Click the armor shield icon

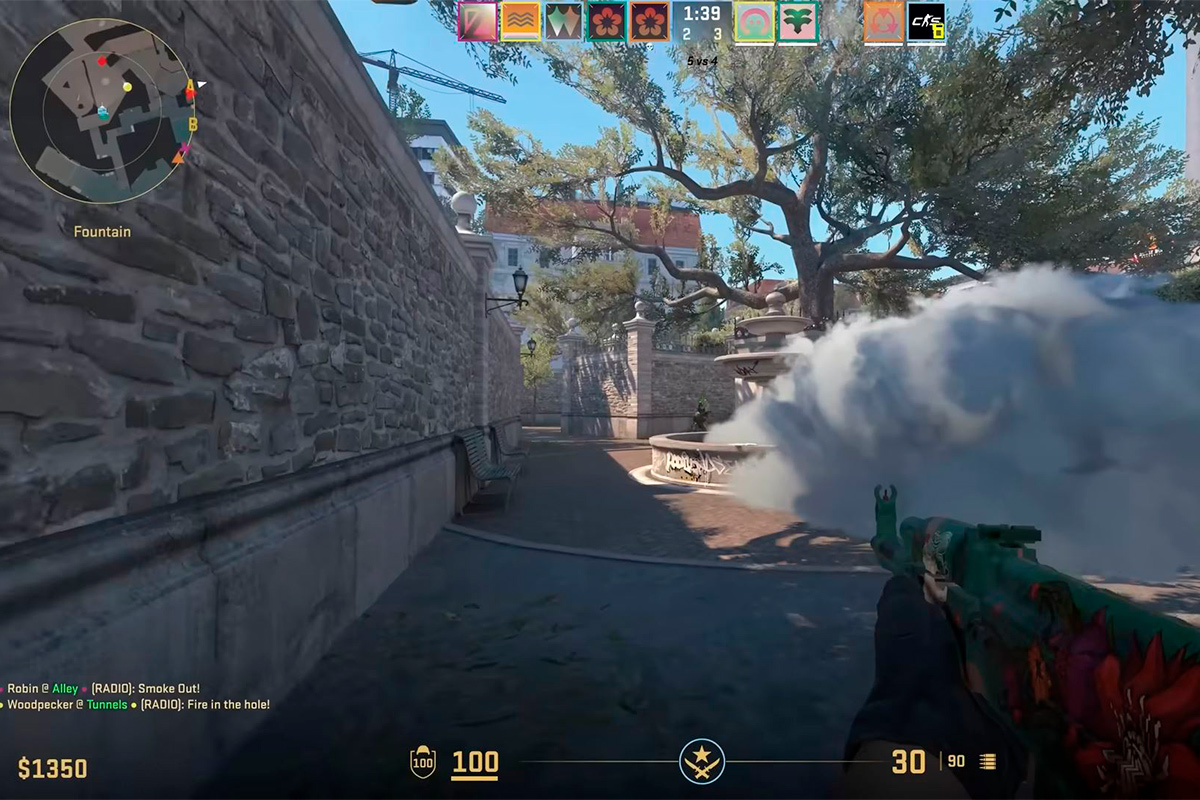pos(423,763)
